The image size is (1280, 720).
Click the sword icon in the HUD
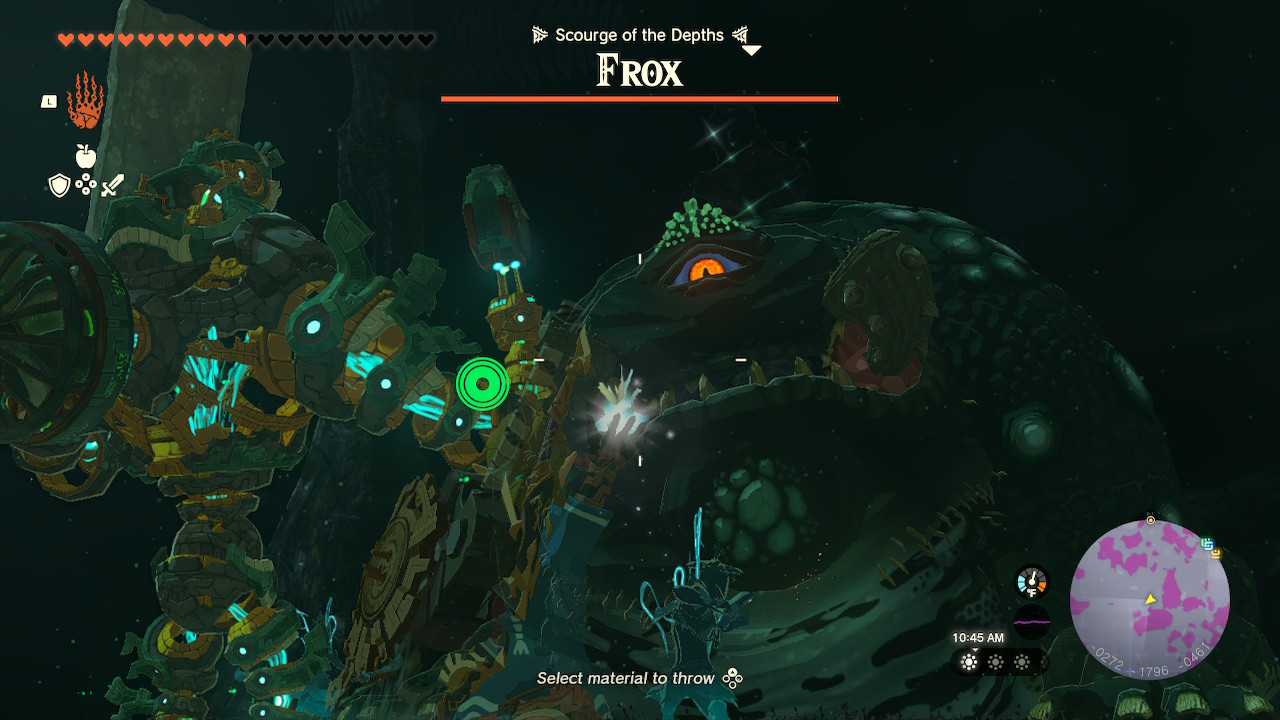110,185
